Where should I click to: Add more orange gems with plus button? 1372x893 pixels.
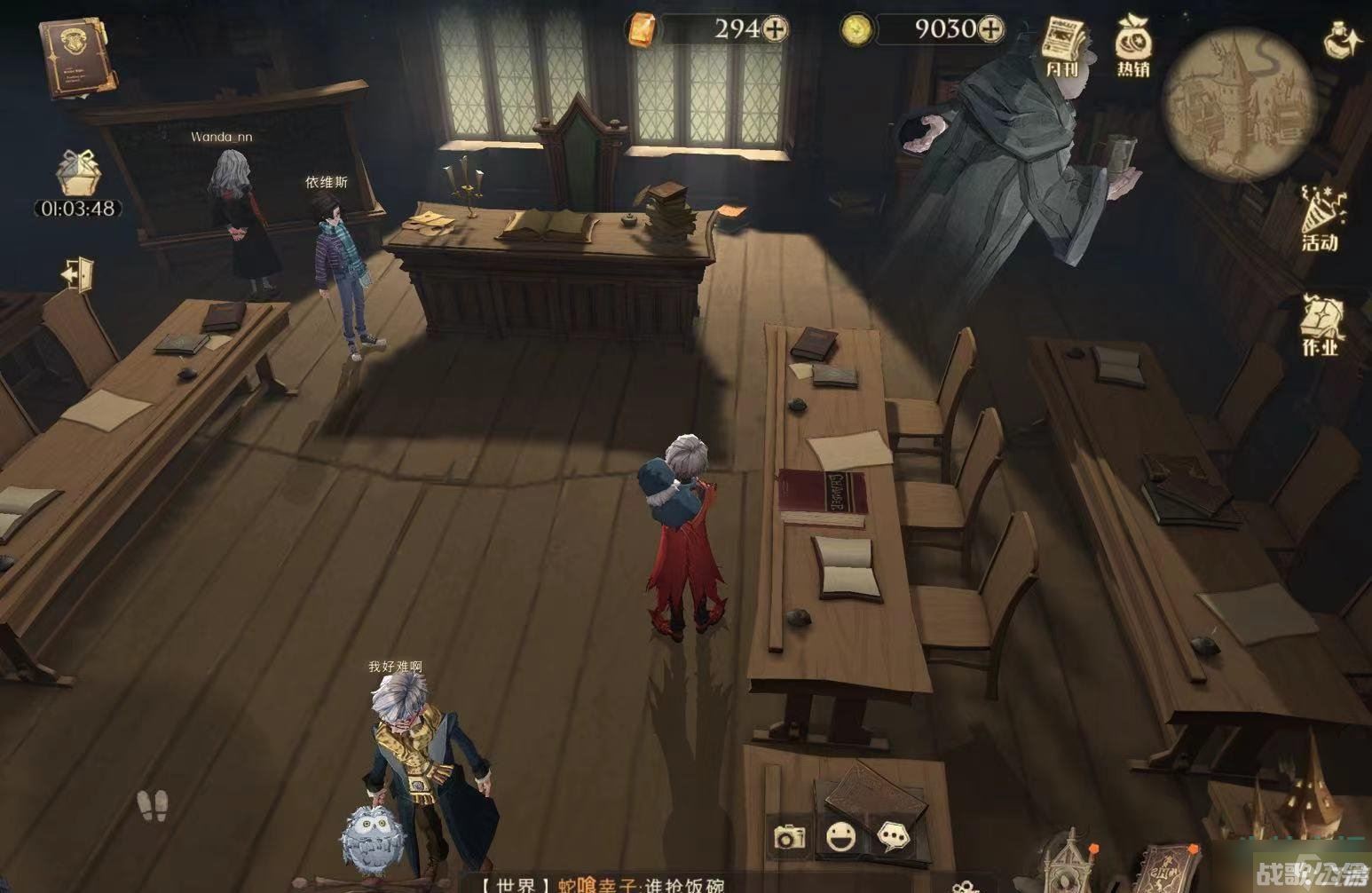tap(776, 29)
